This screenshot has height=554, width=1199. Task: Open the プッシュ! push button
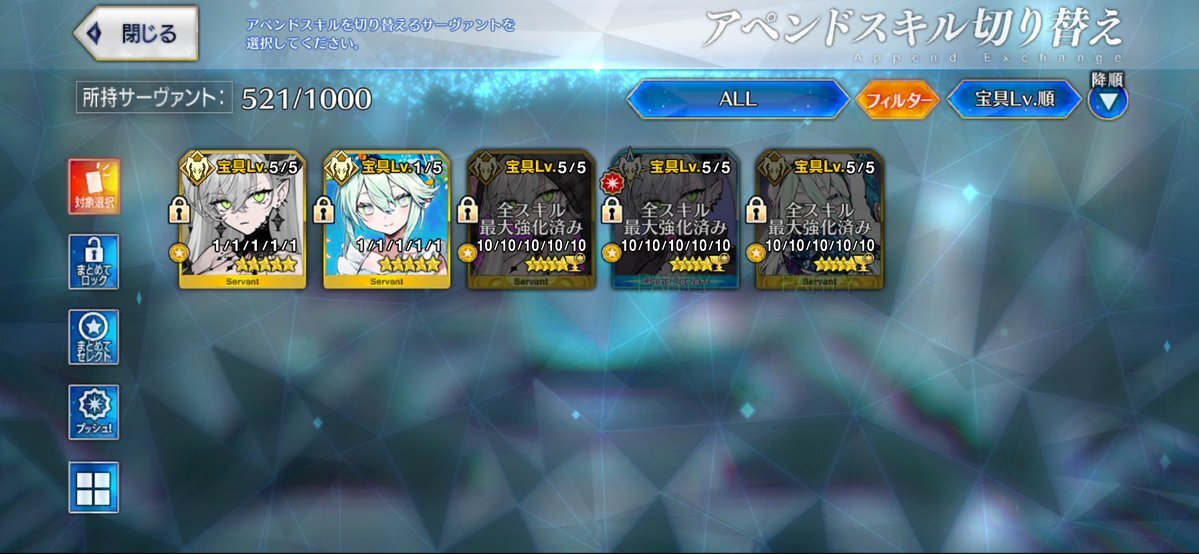(x=94, y=412)
